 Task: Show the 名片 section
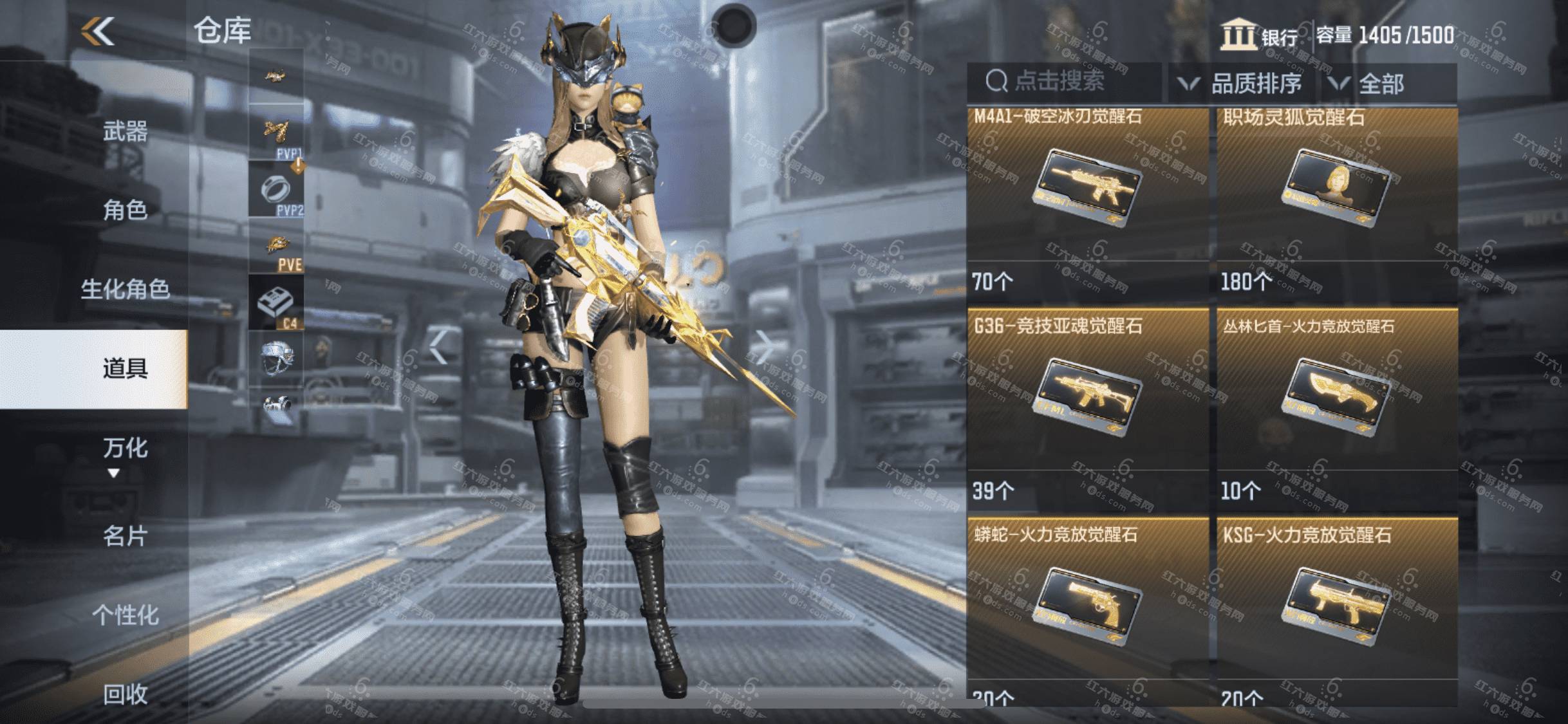tap(125, 535)
